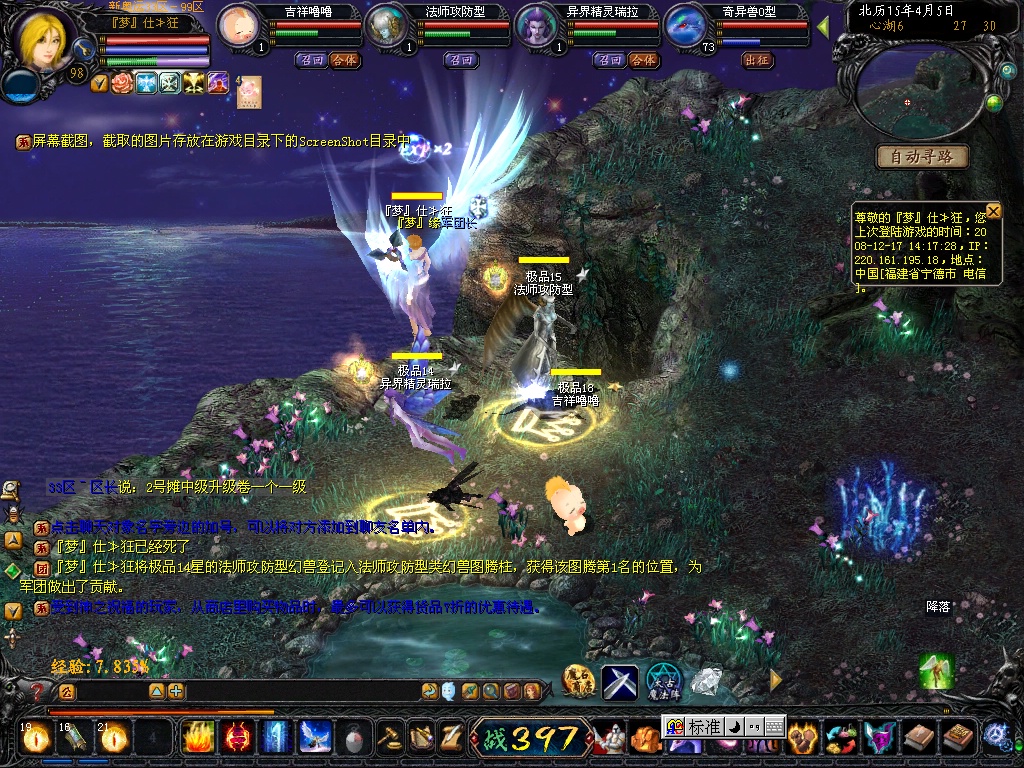The width and height of the screenshot is (1024, 768).
Task: Recall the pet 吉祥噜噜 with 召回
Action: (310, 60)
